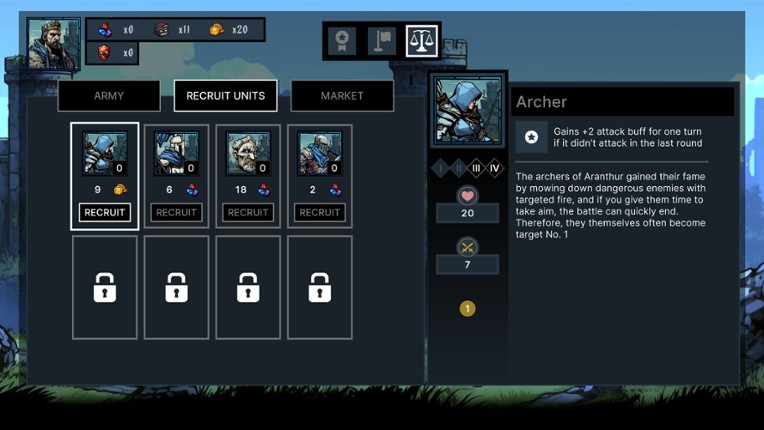Select the hooded Archer unit portrait
The width and height of the screenshot is (764, 430).
click(x=104, y=154)
